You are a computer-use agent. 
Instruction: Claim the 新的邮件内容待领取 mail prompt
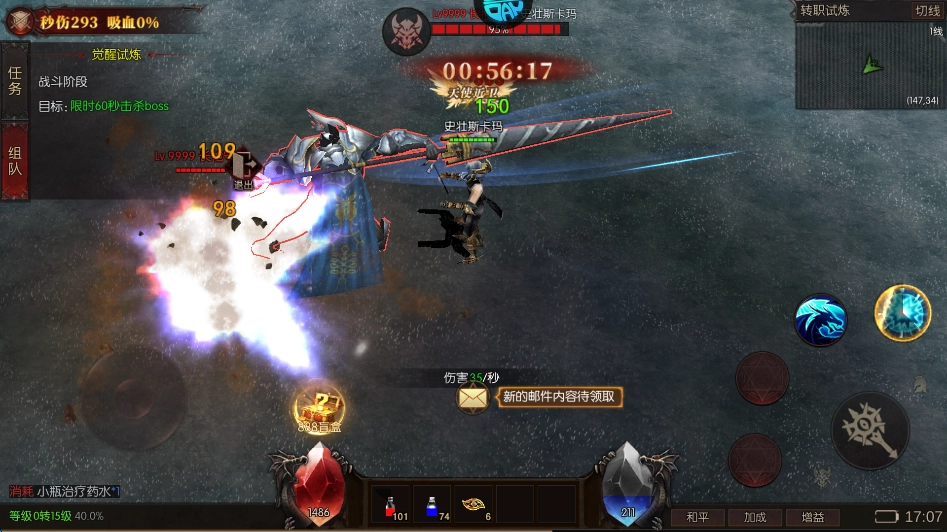tap(560, 397)
